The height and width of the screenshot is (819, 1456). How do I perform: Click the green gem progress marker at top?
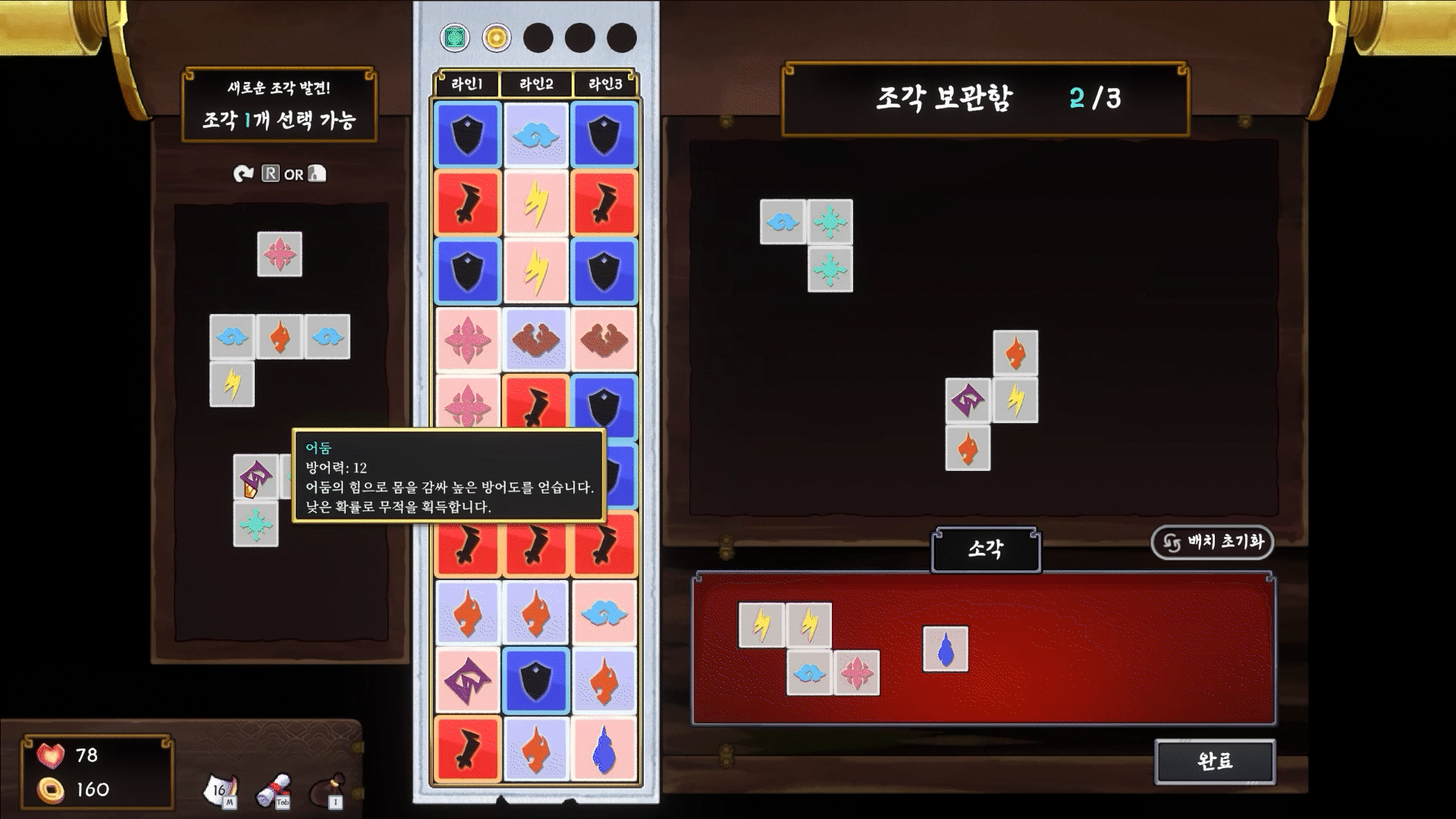coord(456,35)
